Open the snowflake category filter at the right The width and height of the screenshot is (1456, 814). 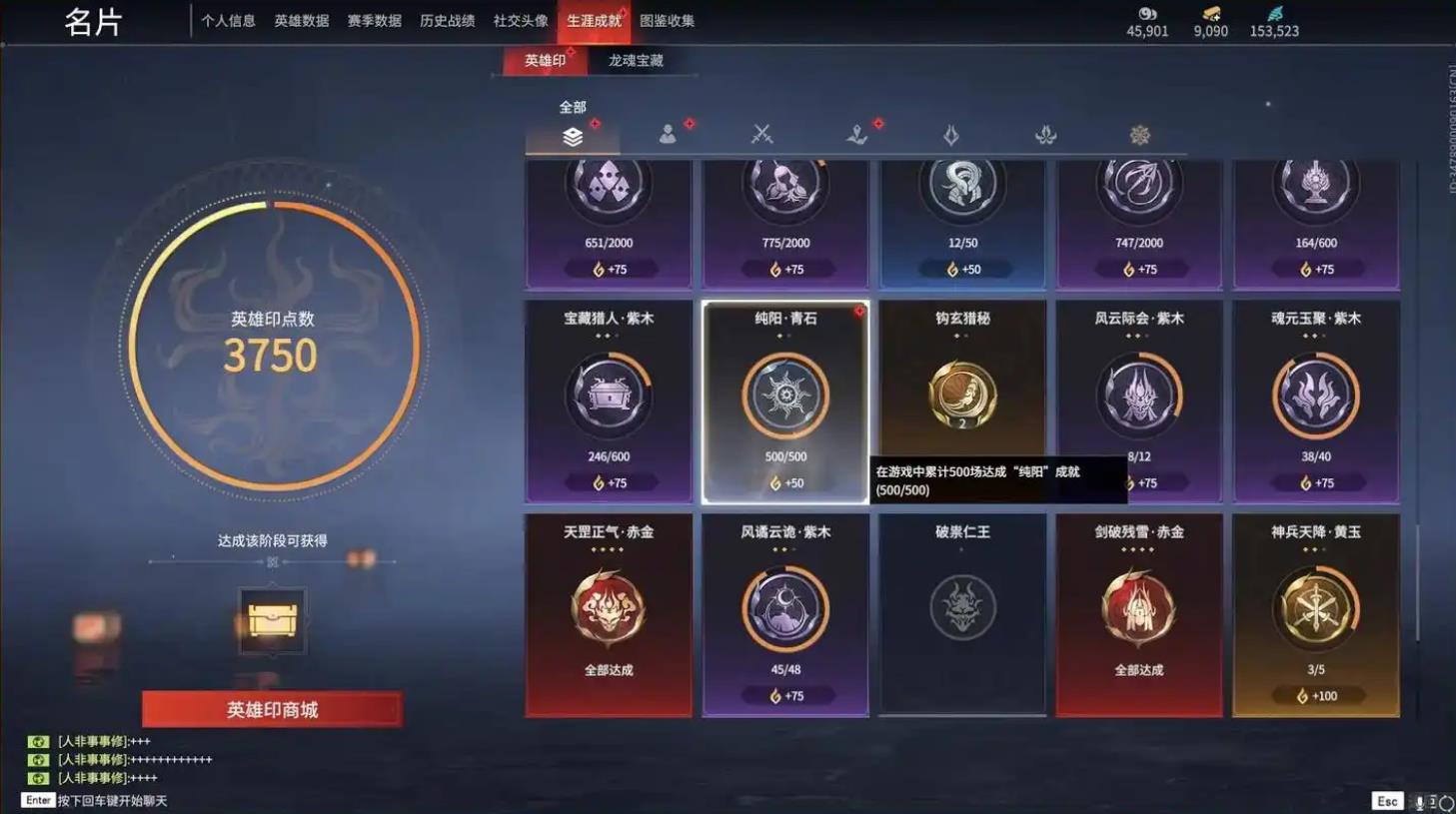[1140, 134]
